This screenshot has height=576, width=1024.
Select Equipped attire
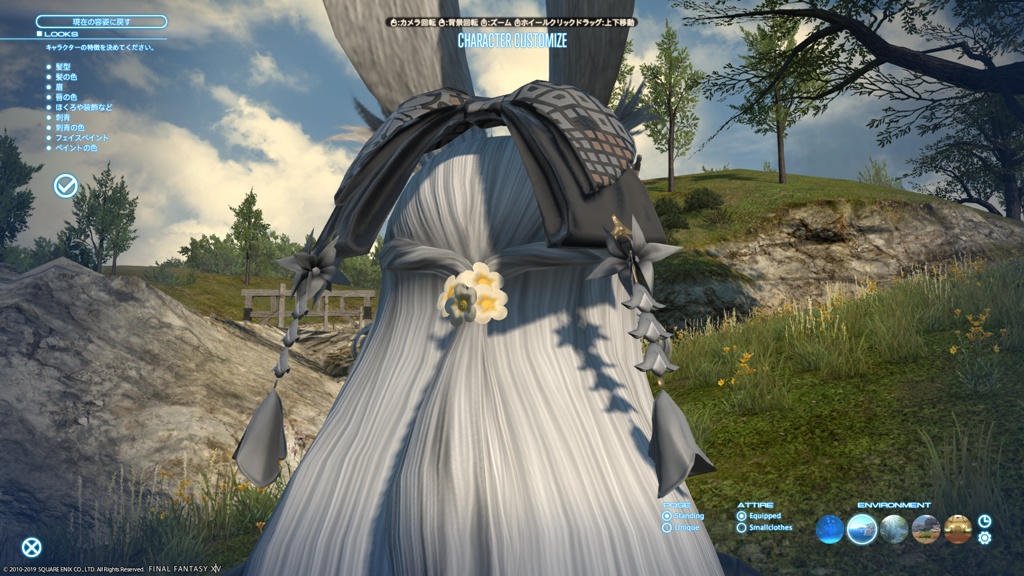coord(741,516)
